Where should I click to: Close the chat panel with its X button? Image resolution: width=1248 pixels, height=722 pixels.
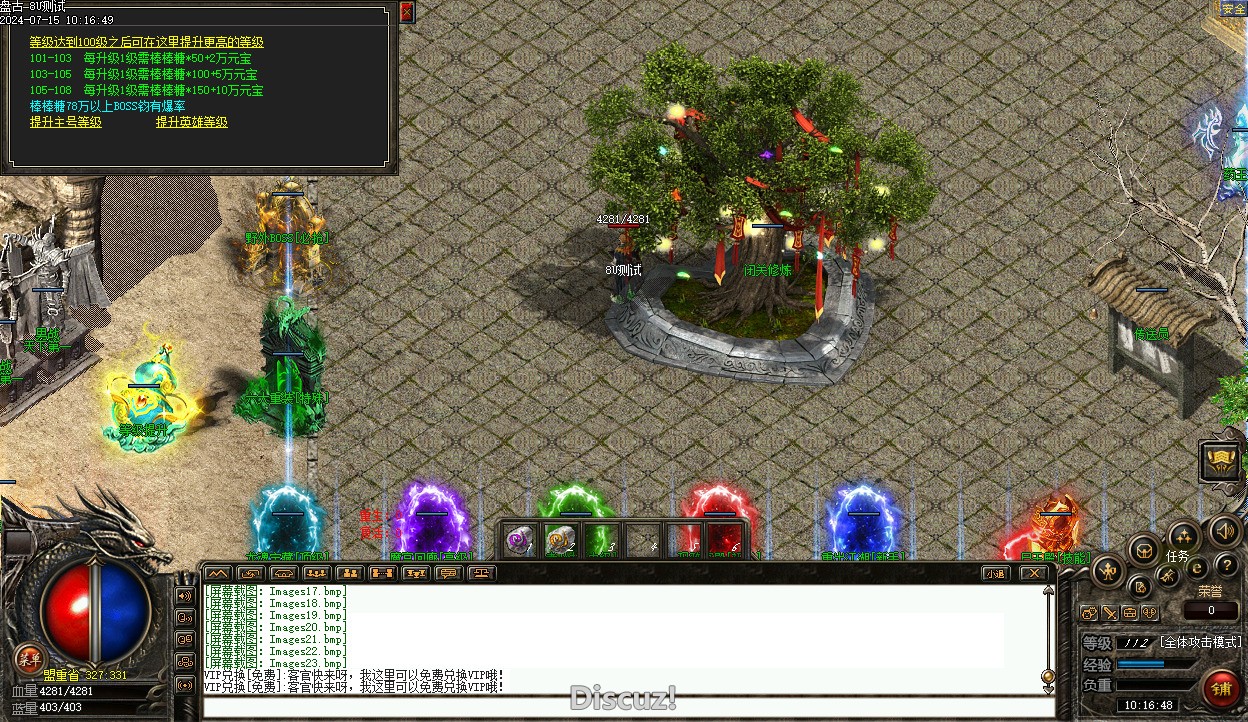pos(1033,573)
